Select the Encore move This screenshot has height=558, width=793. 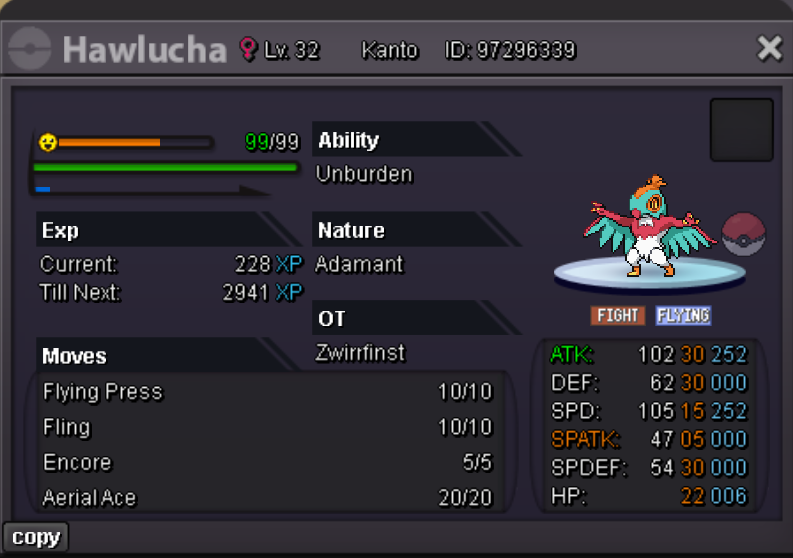pyautogui.click(x=267, y=462)
